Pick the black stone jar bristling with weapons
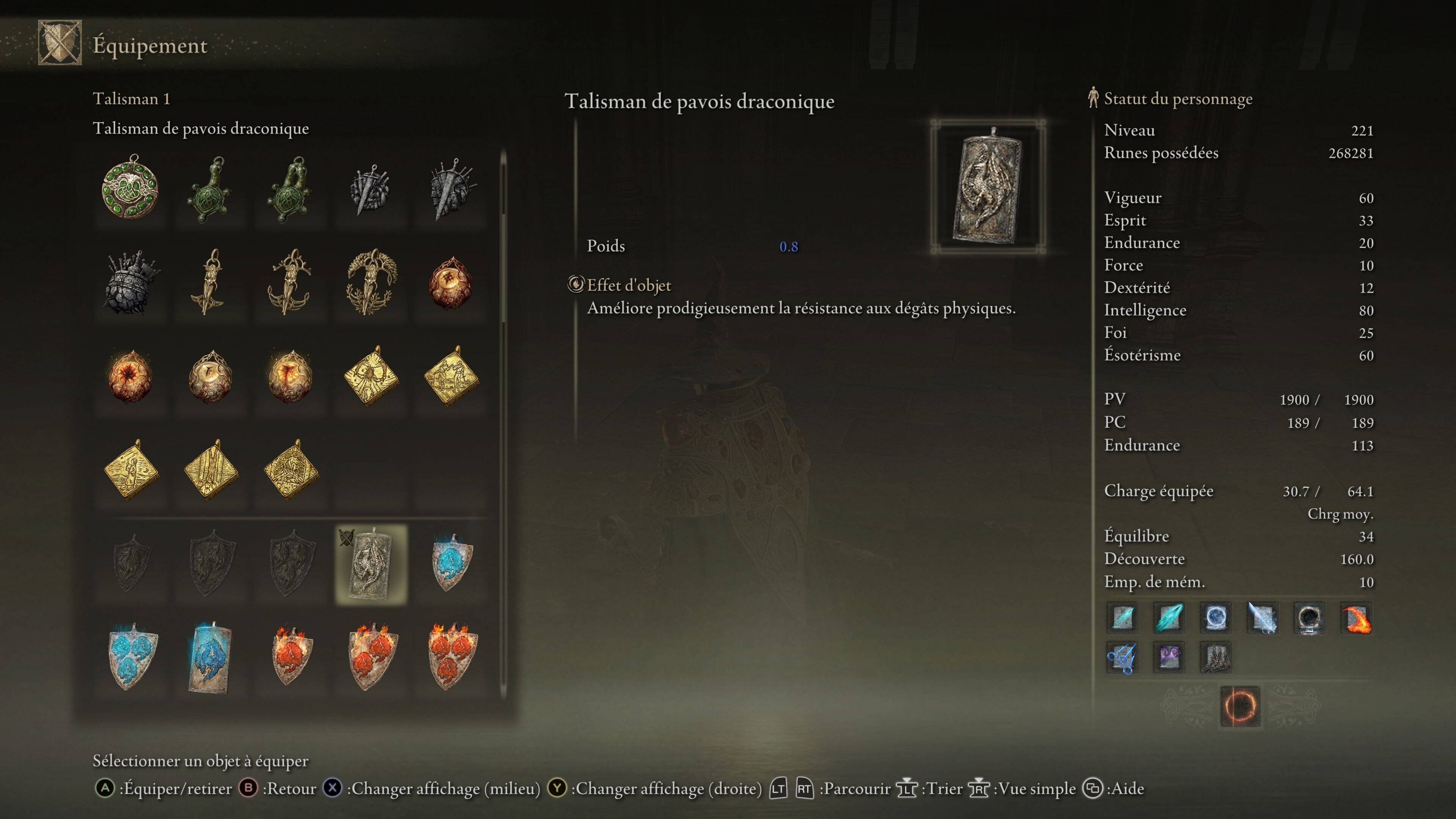 click(x=130, y=281)
